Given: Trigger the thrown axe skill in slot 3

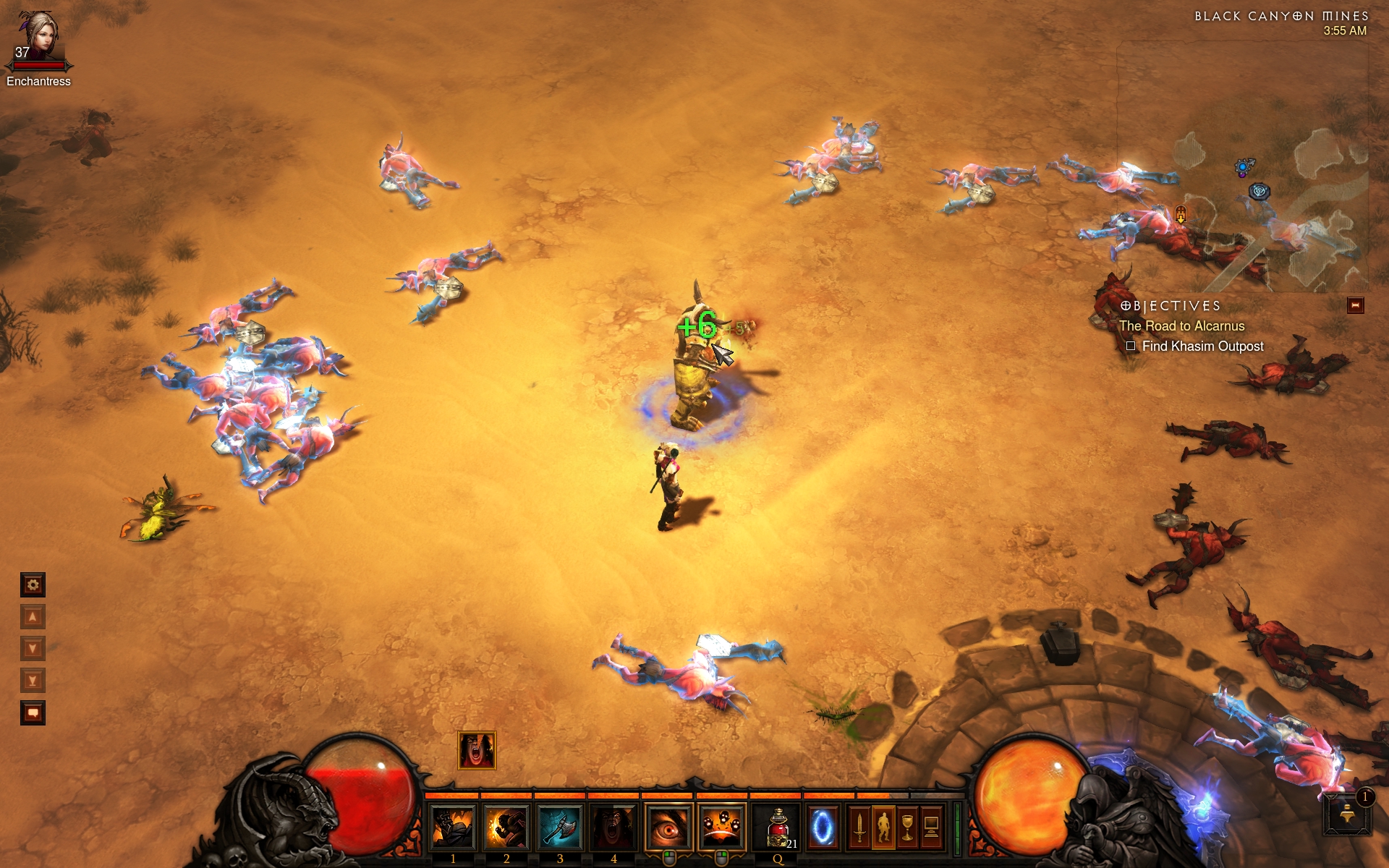Looking at the screenshot, I should click(x=560, y=827).
